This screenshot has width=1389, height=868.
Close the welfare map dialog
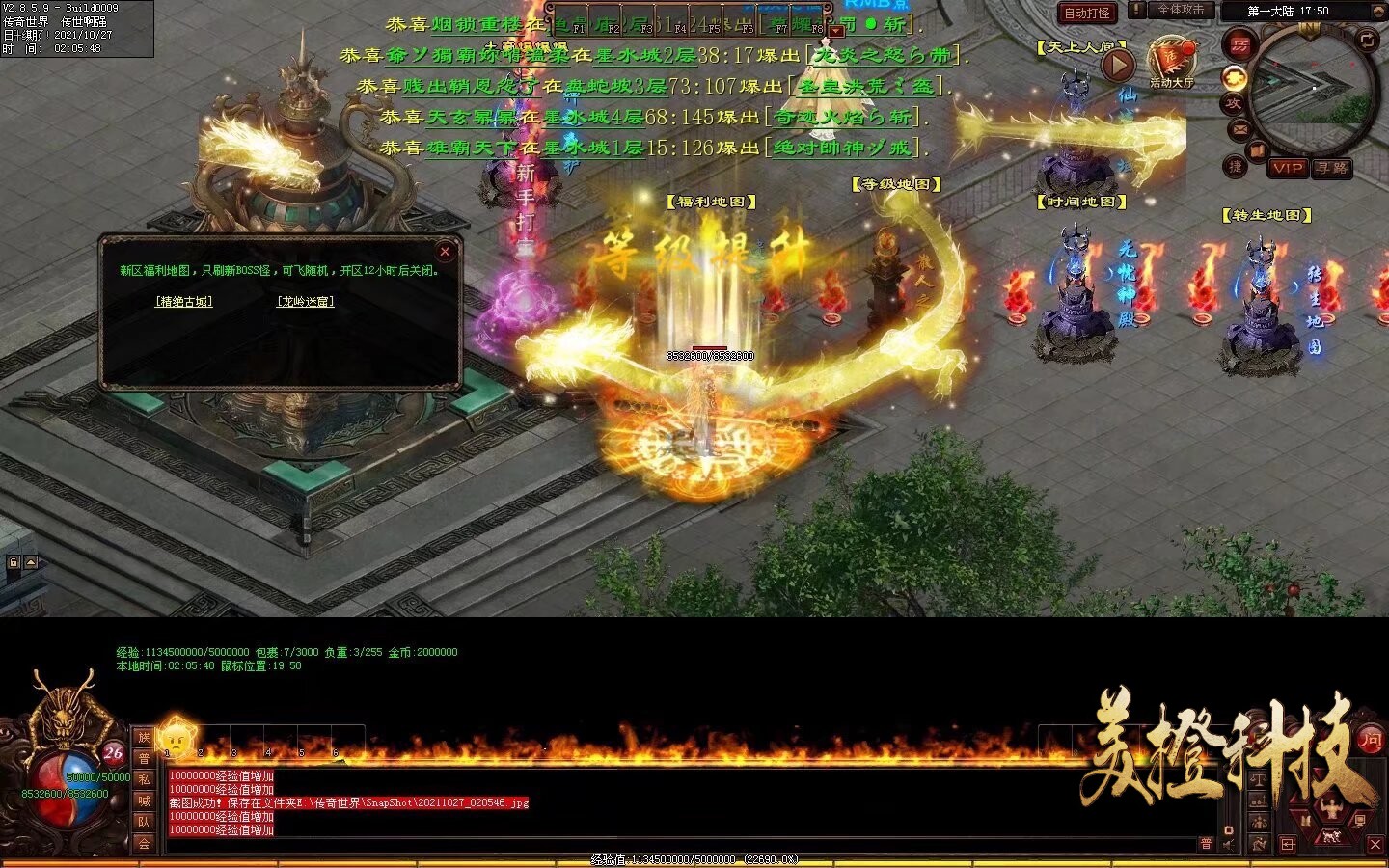click(x=445, y=252)
